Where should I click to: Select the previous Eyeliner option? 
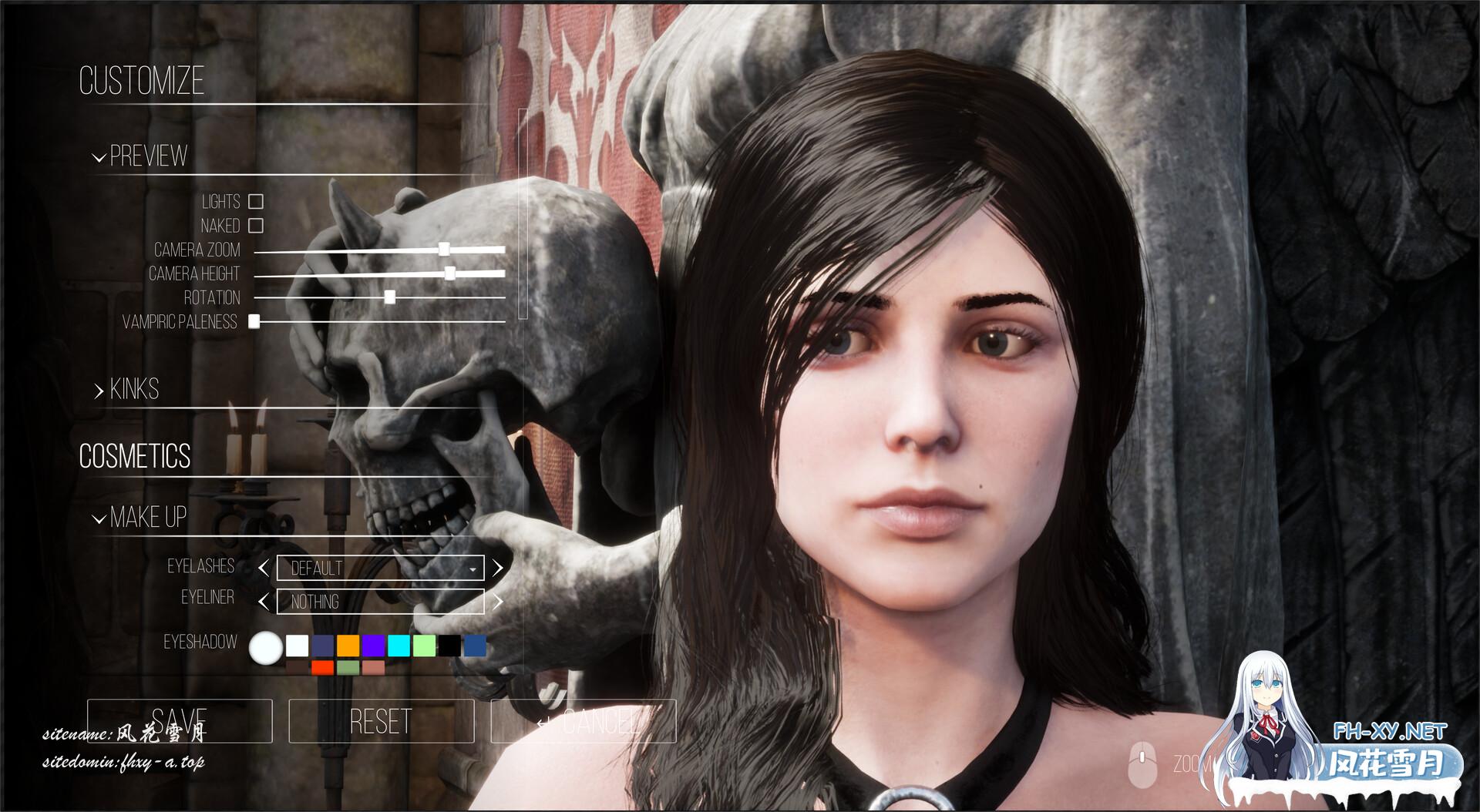click(264, 601)
